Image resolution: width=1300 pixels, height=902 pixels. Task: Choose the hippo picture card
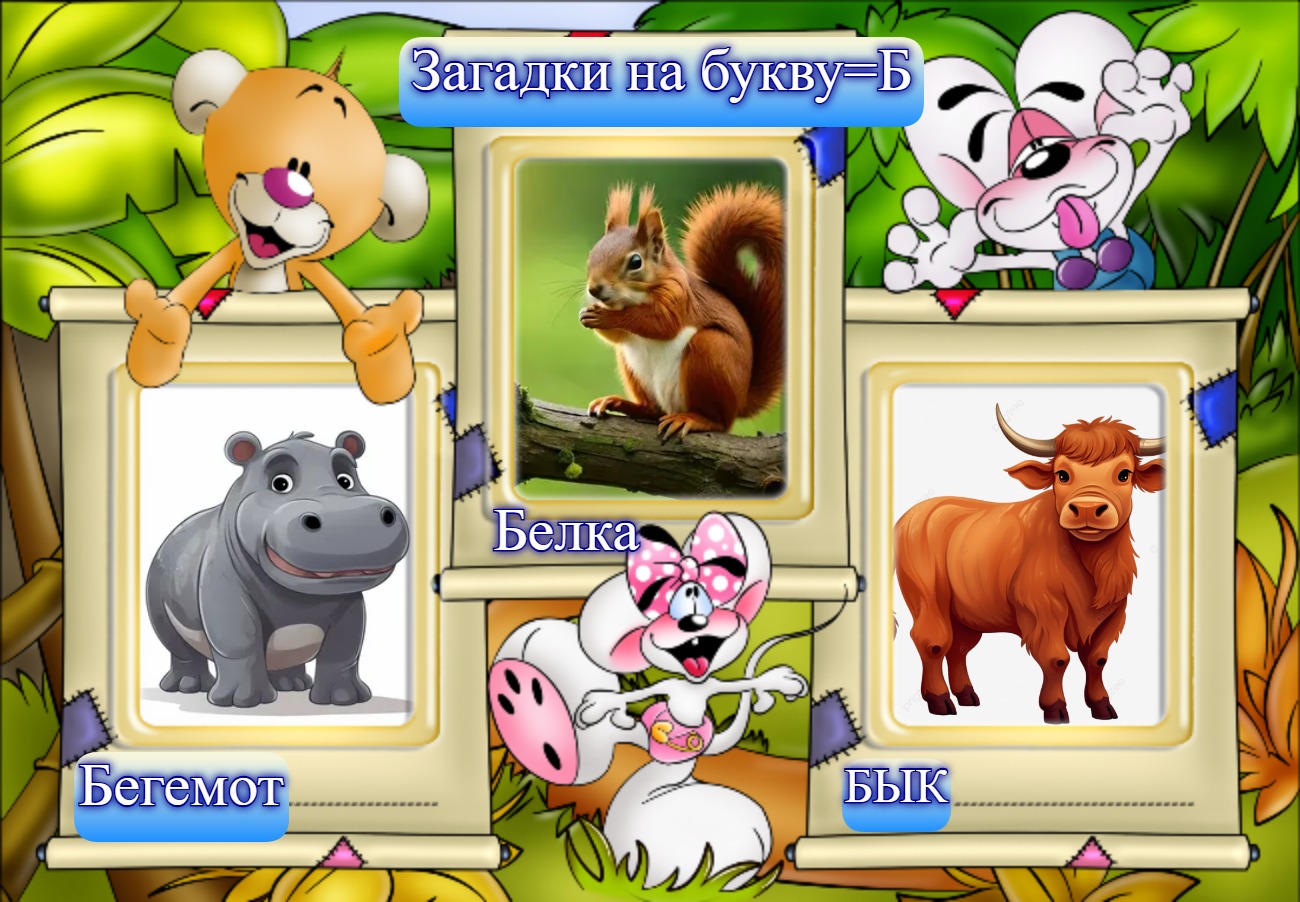(276, 555)
